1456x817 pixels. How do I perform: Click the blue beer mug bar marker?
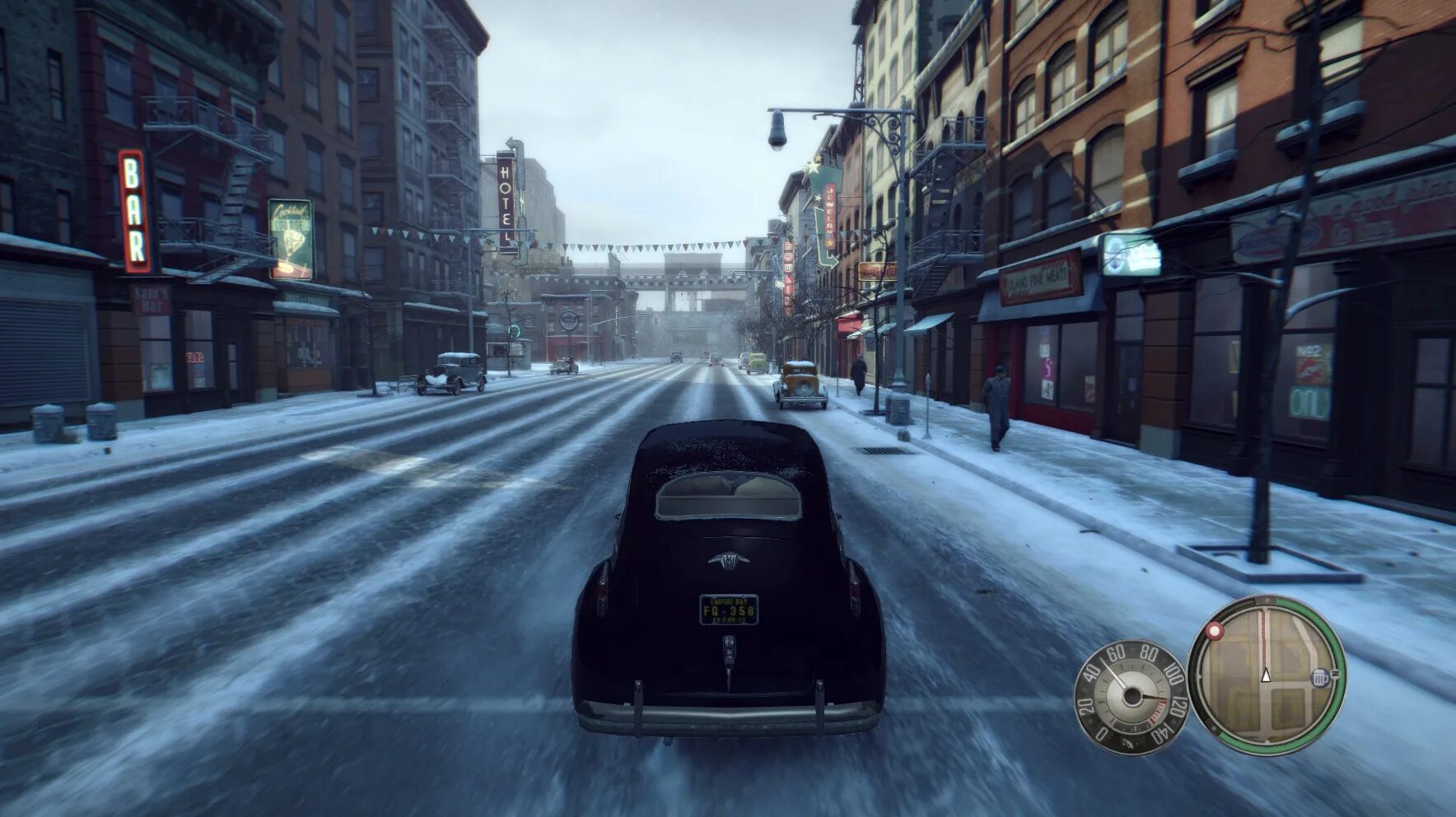(x=1320, y=678)
